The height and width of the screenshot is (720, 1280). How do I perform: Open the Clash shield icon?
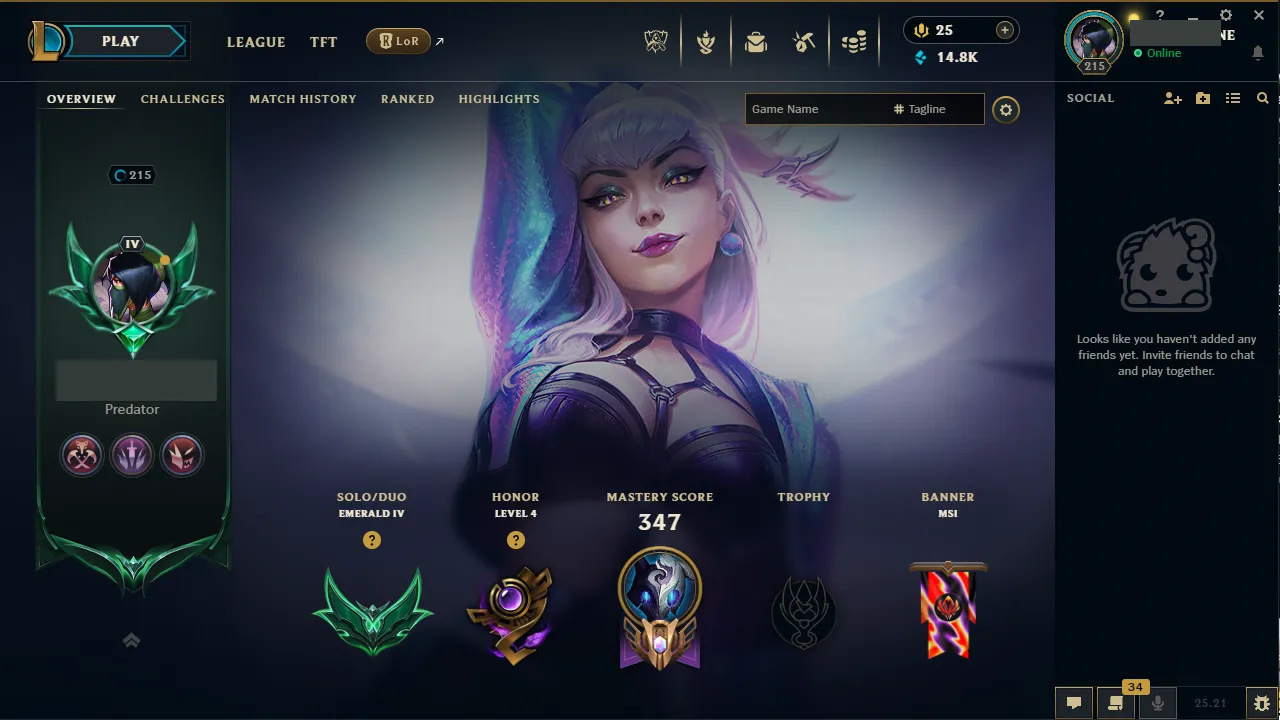(x=706, y=41)
